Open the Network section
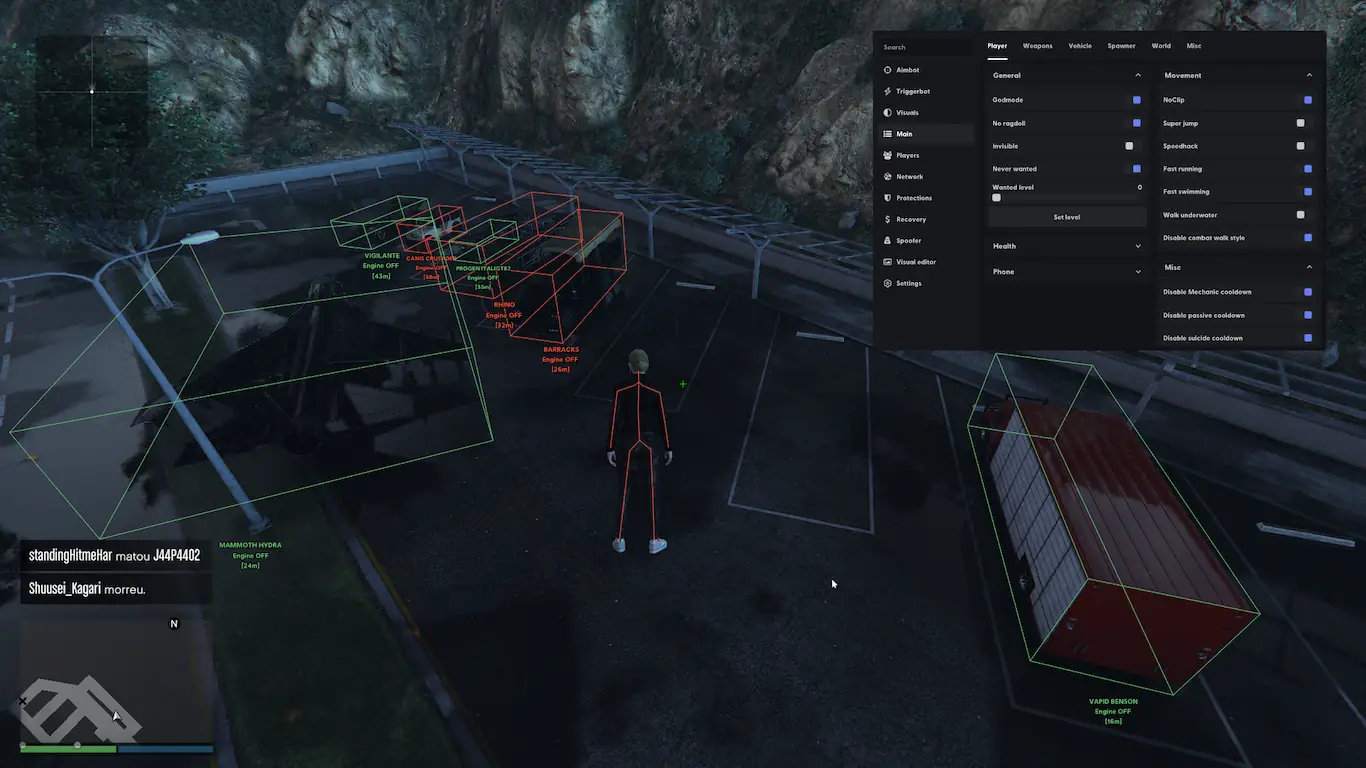 [909, 177]
